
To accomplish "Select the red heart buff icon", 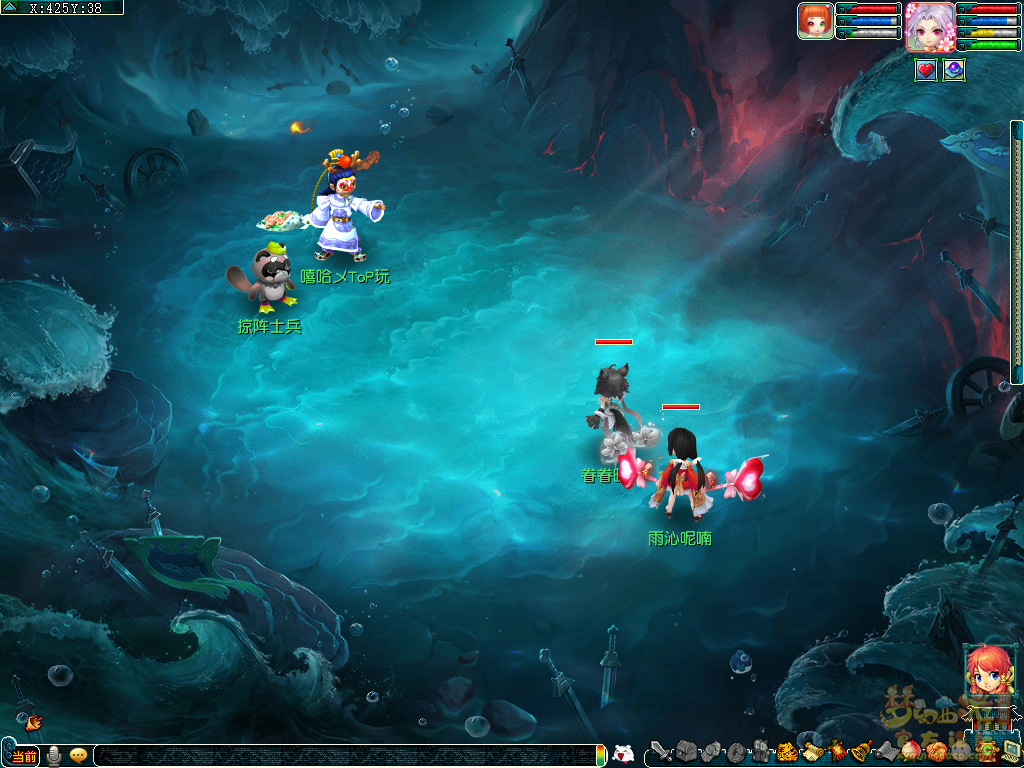I will (x=926, y=70).
